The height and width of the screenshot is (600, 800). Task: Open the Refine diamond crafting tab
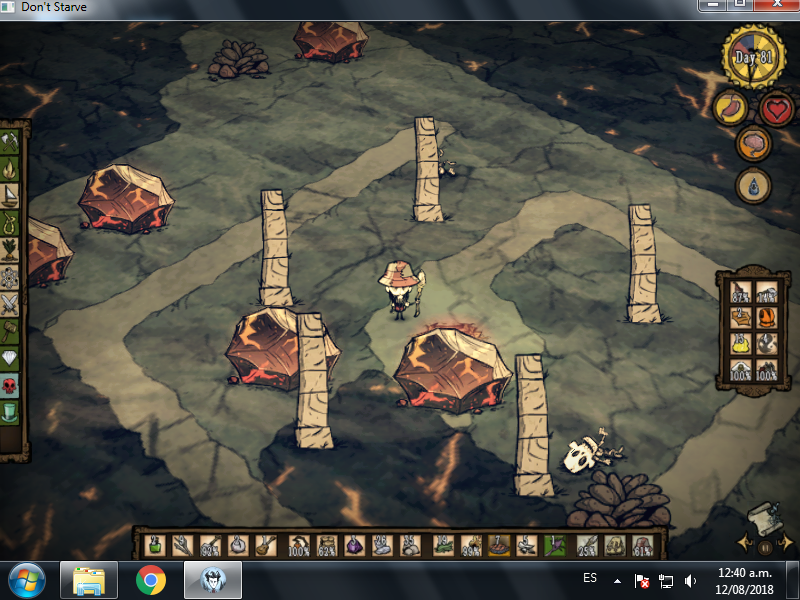pyautogui.click(x=10, y=358)
